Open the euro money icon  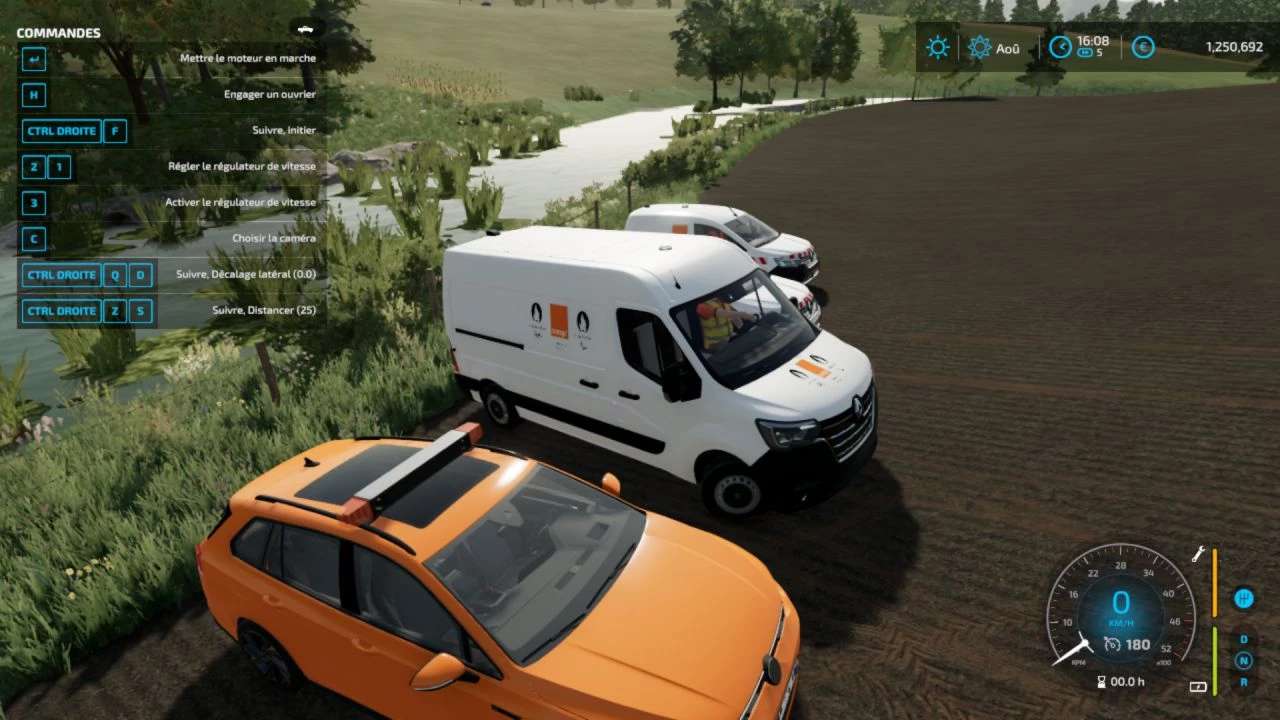[x=1143, y=47]
